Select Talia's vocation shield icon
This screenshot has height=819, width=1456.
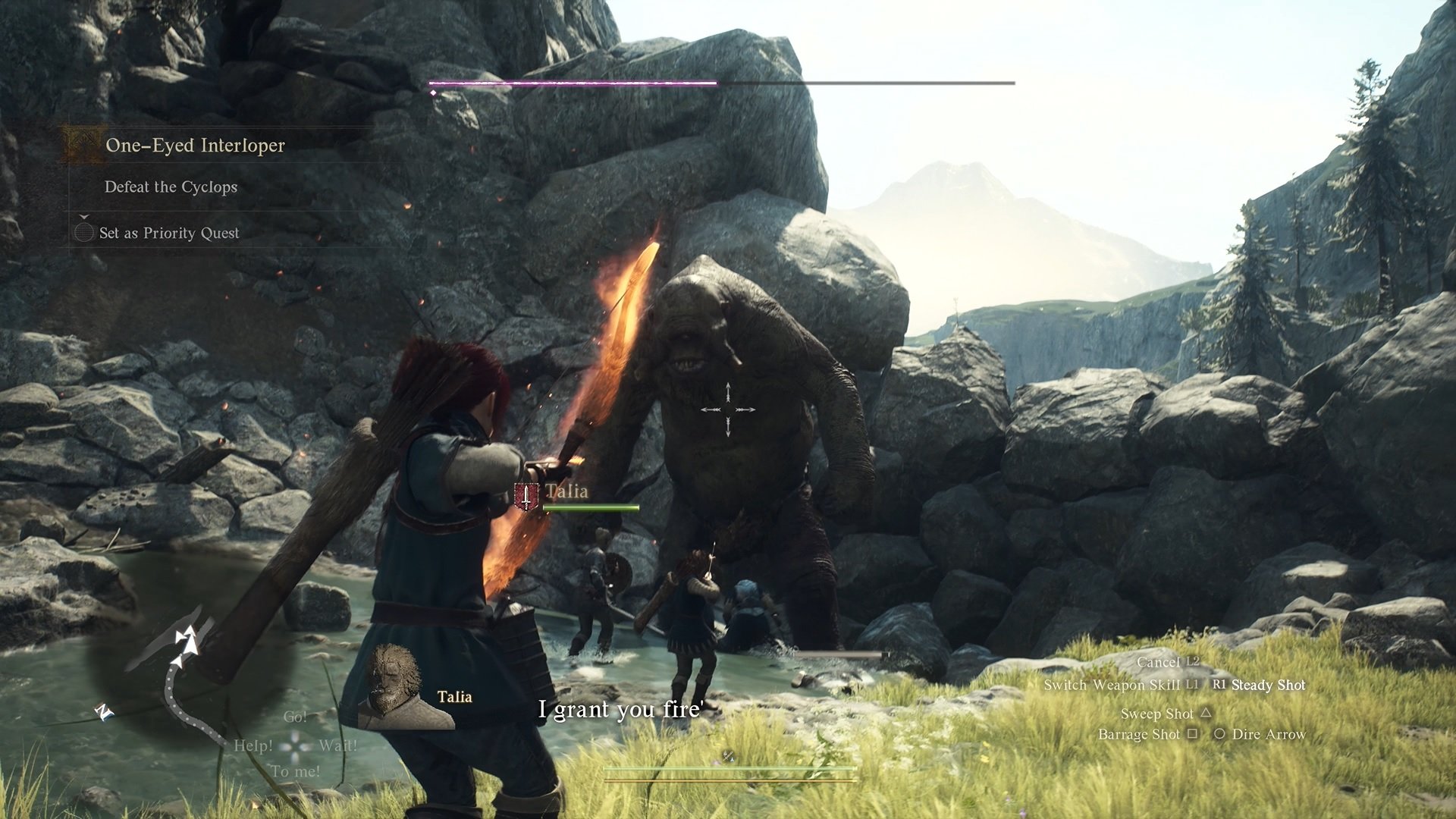pos(526,497)
